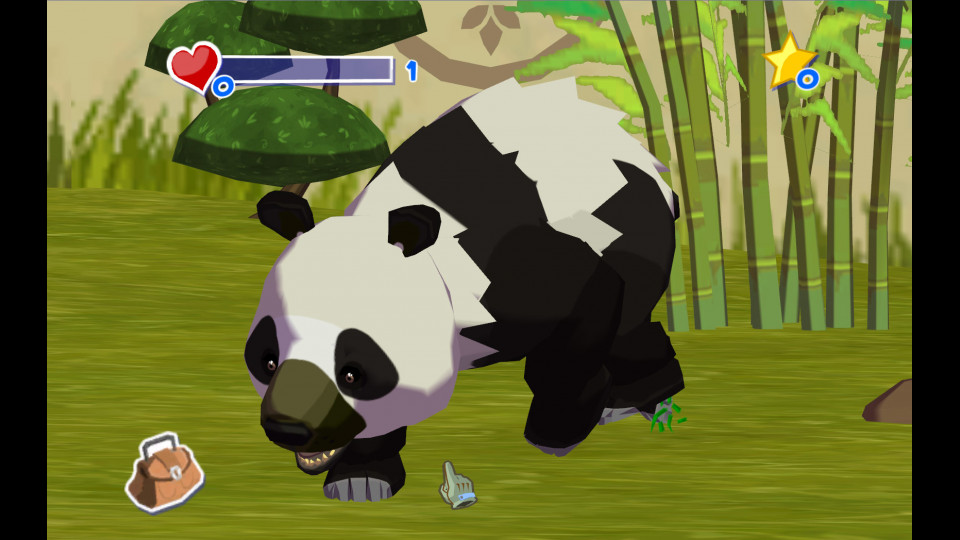Viewport: 960px width, 540px height.
Task: Click the yellow star icon
Action: pos(789,60)
